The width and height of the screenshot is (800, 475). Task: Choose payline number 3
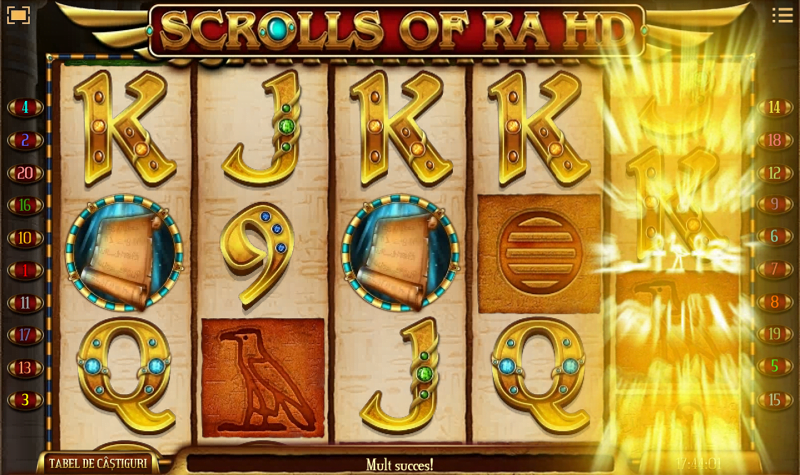(24, 400)
